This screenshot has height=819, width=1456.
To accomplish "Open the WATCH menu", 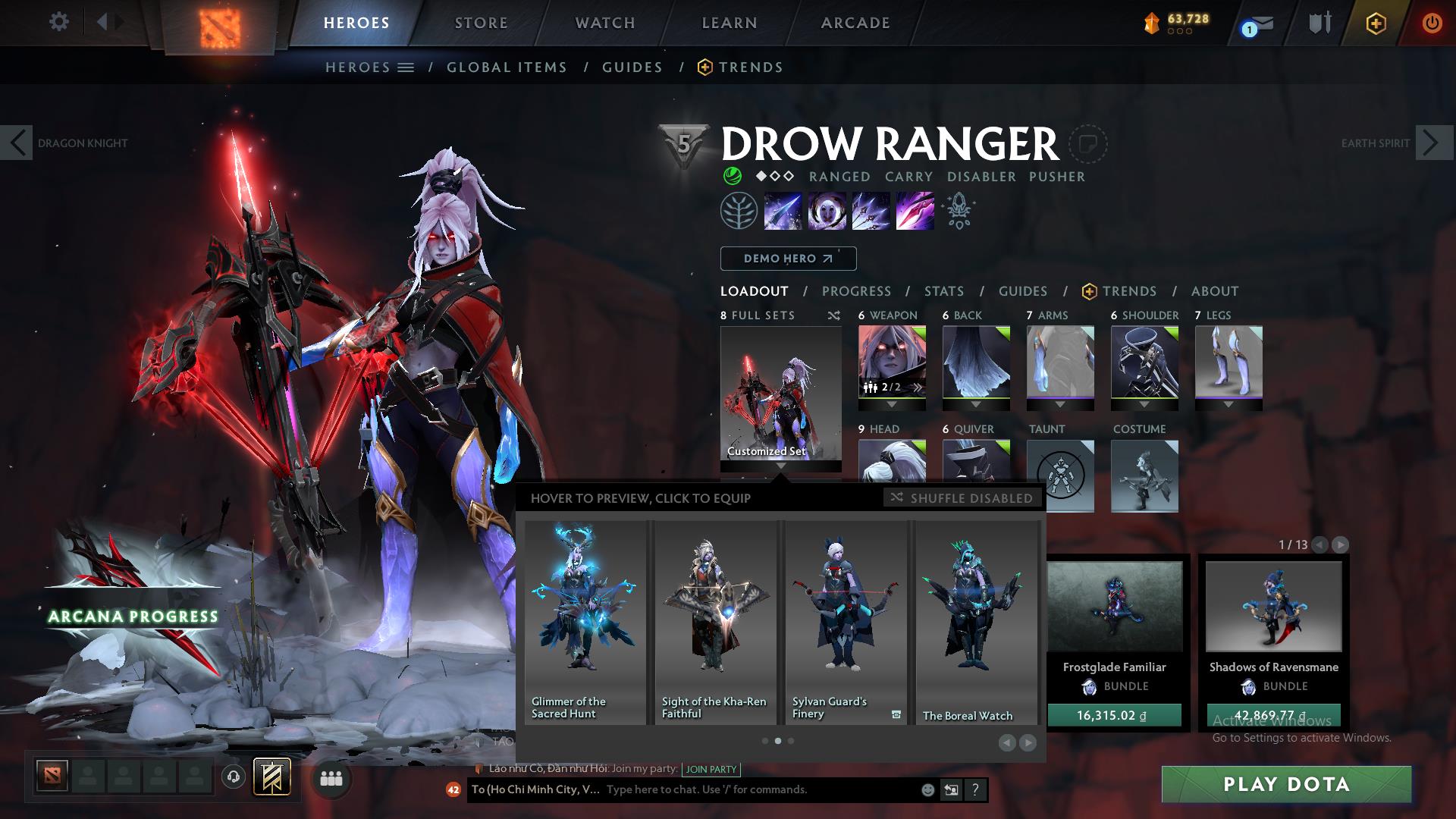I will tap(604, 22).
